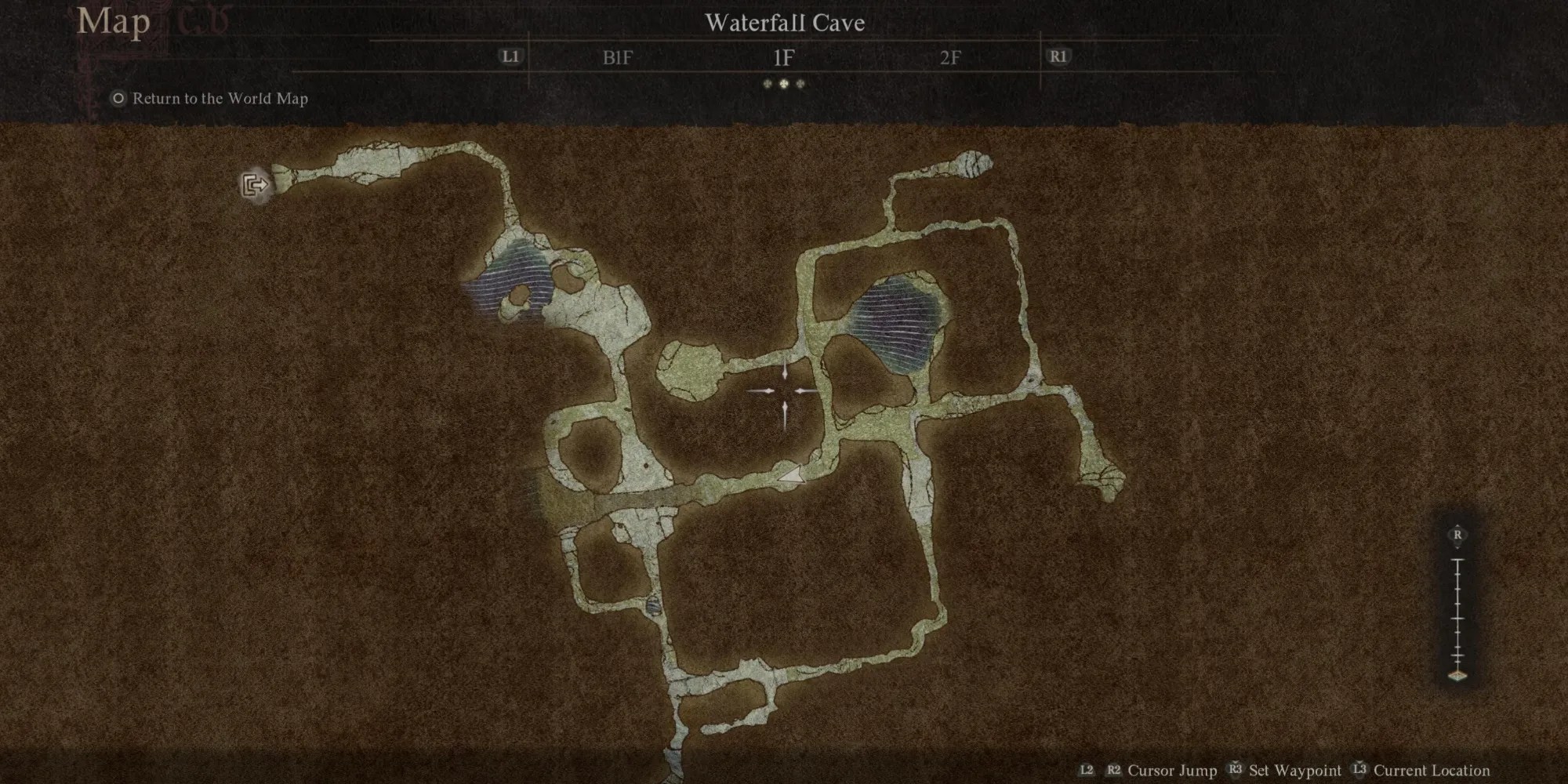Click the water pool near the map center

pyautogui.click(x=899, y=318)
